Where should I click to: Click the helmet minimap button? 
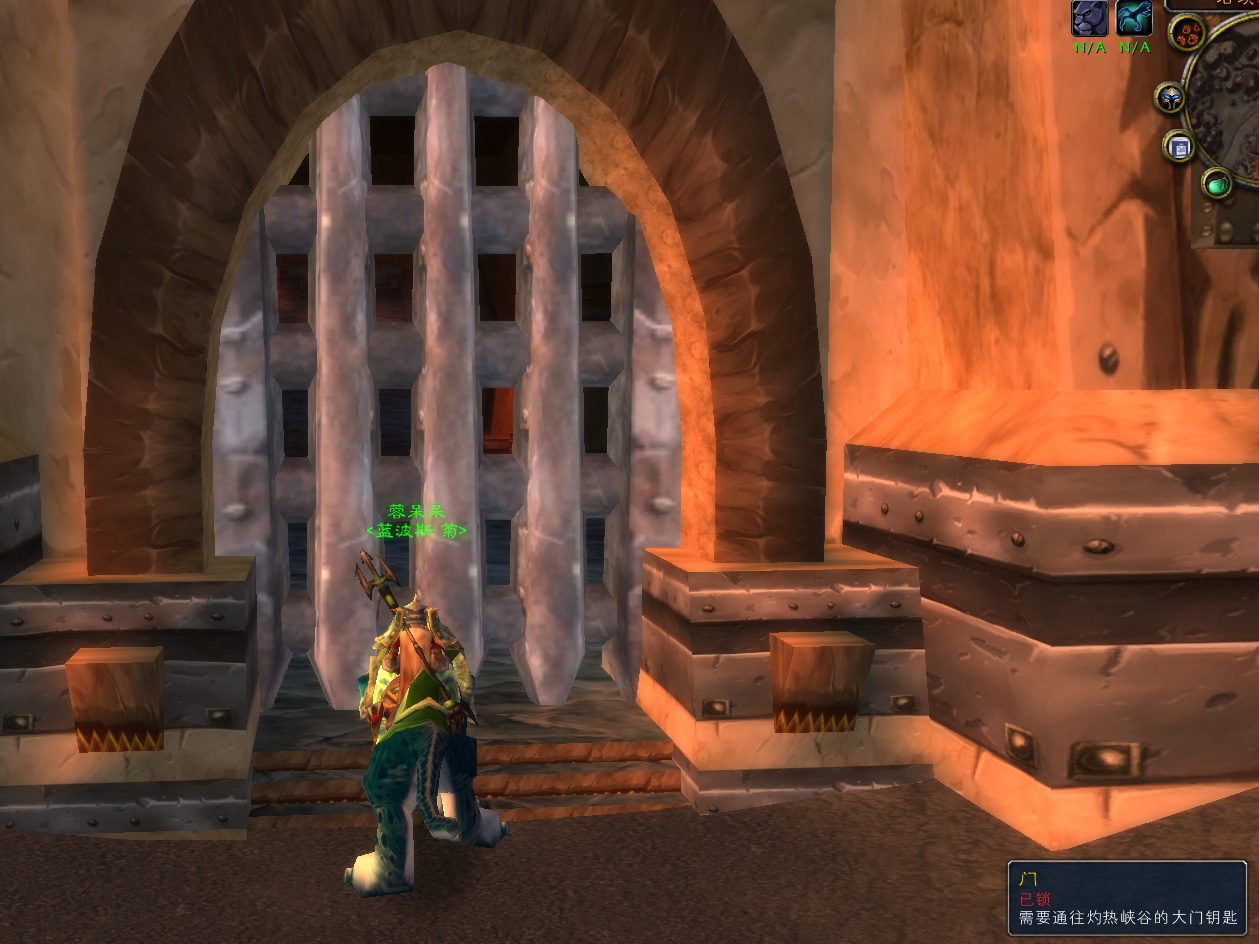(x=1170, y=98)
